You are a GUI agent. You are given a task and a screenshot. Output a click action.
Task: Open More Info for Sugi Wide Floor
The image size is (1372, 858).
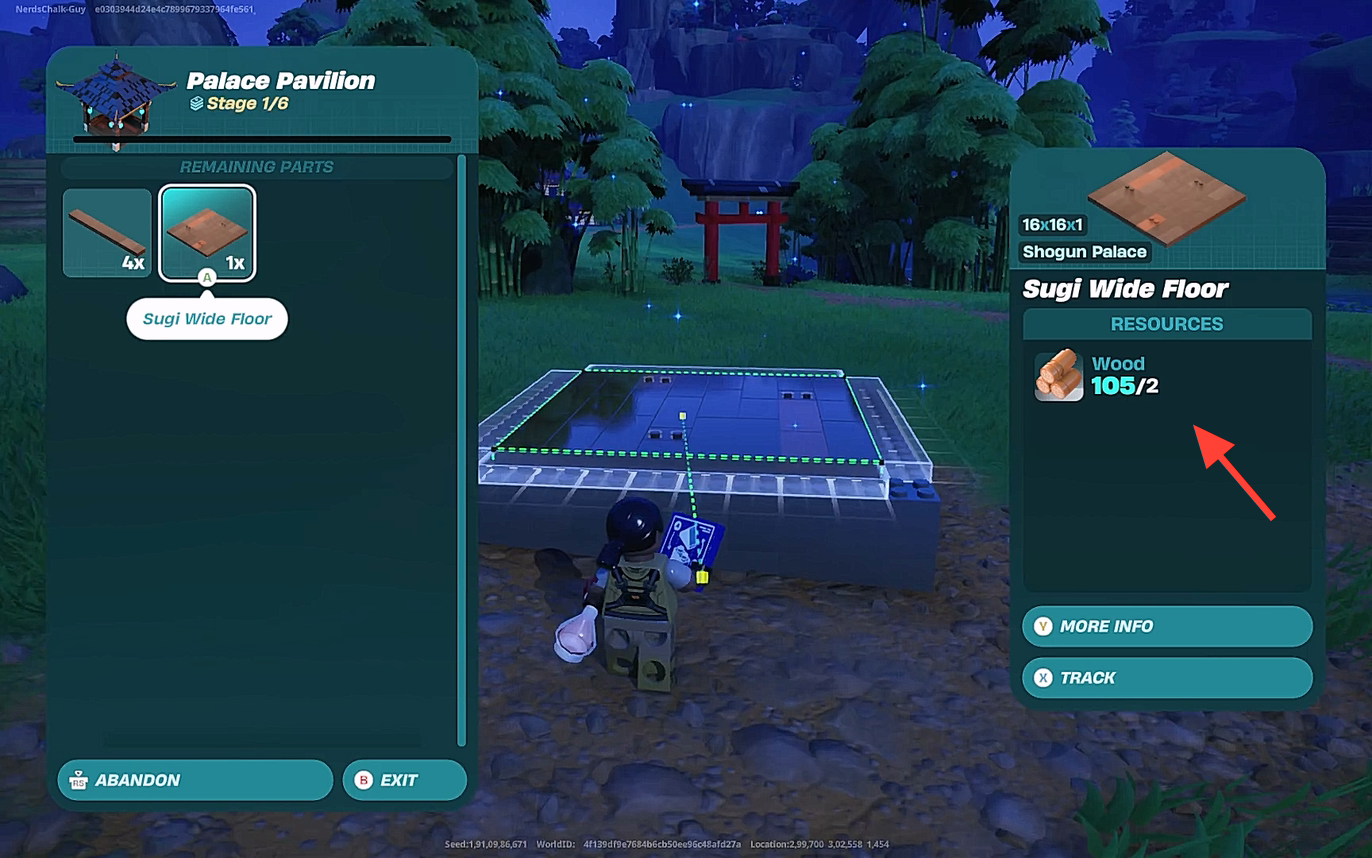(x=1166, y=626)
